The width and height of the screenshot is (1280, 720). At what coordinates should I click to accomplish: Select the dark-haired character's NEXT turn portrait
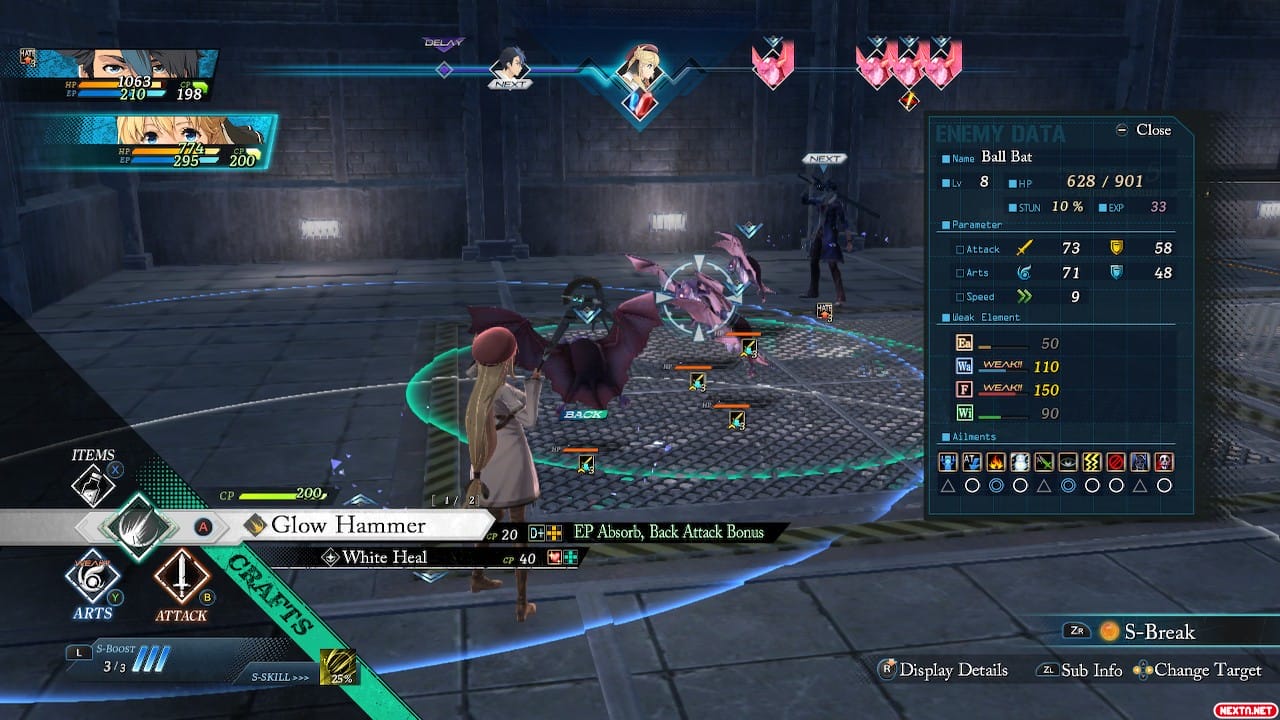pyautogui.click(x=508, y=68)
